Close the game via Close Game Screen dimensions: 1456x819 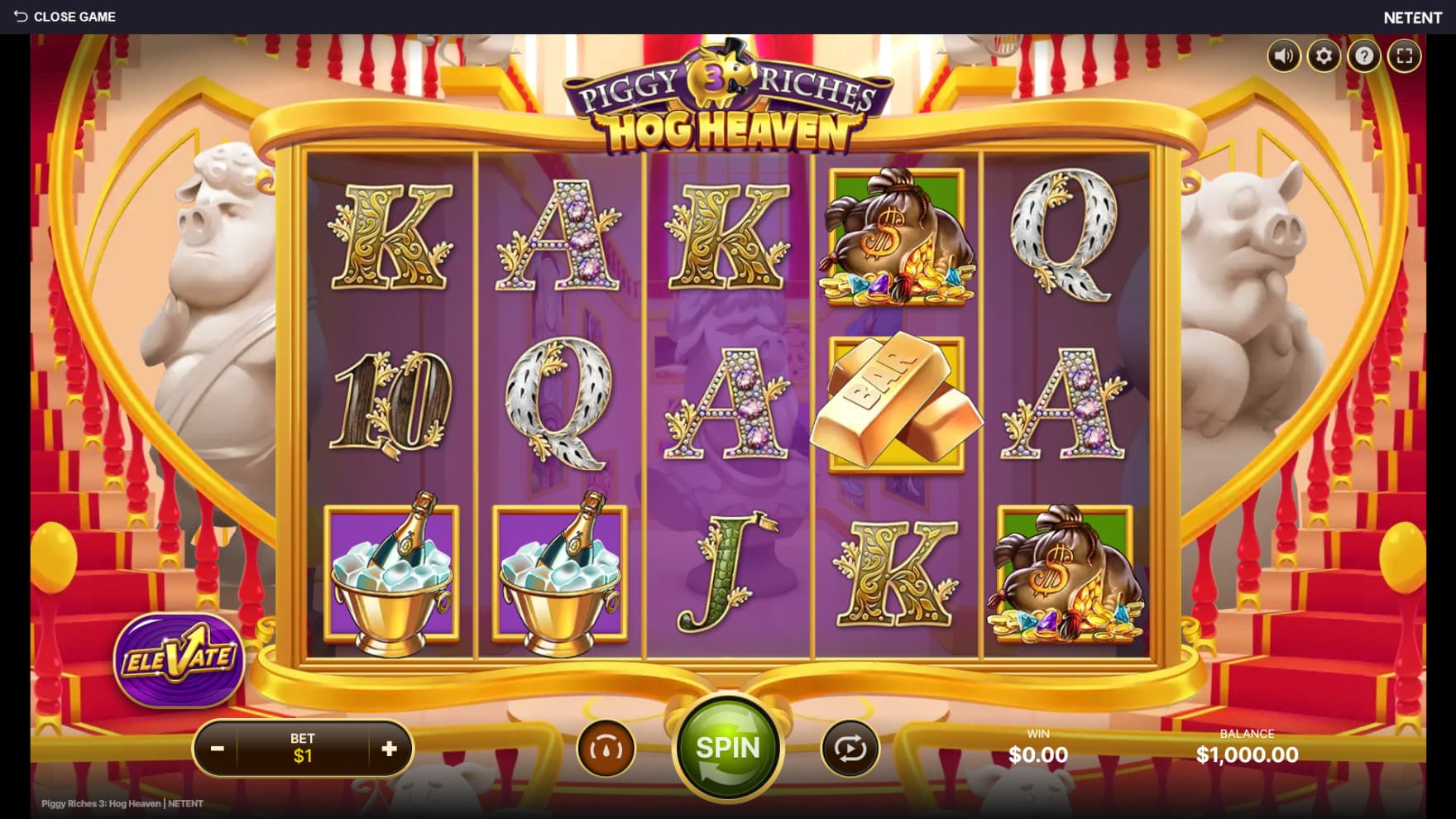pyautogui.click(x=65, y=17)
